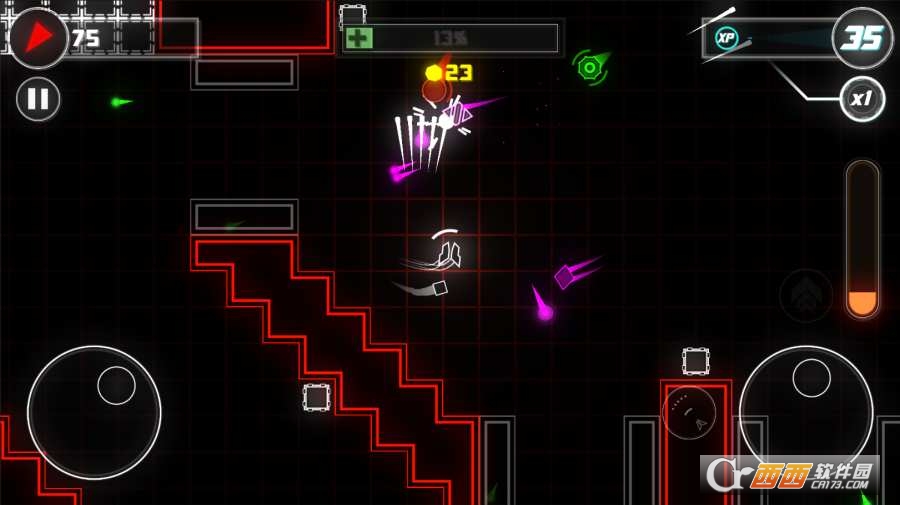The height and width of the screenshot is (505, 900).
Task: Activate the faint chevron special ability button
Action: point(806,295)
